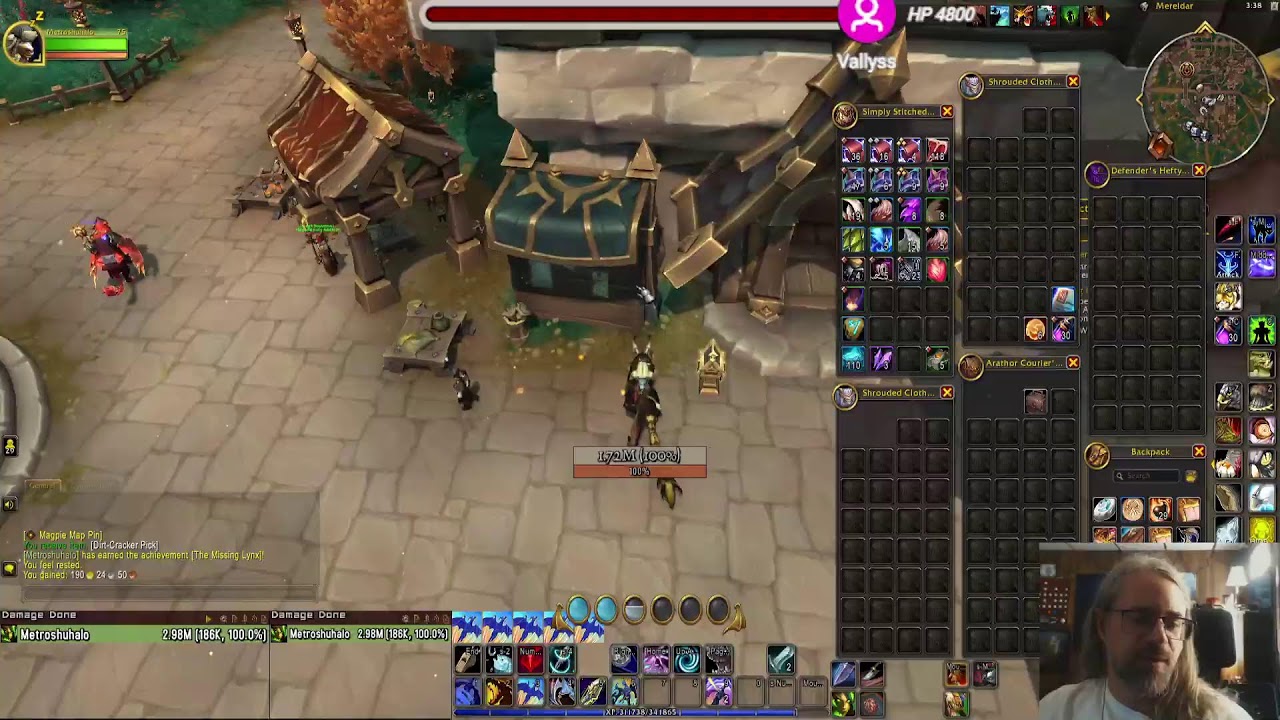1280x720 pixels.
Task: Select the red heart-shaped item in the bag
Action: click(937, 269)
